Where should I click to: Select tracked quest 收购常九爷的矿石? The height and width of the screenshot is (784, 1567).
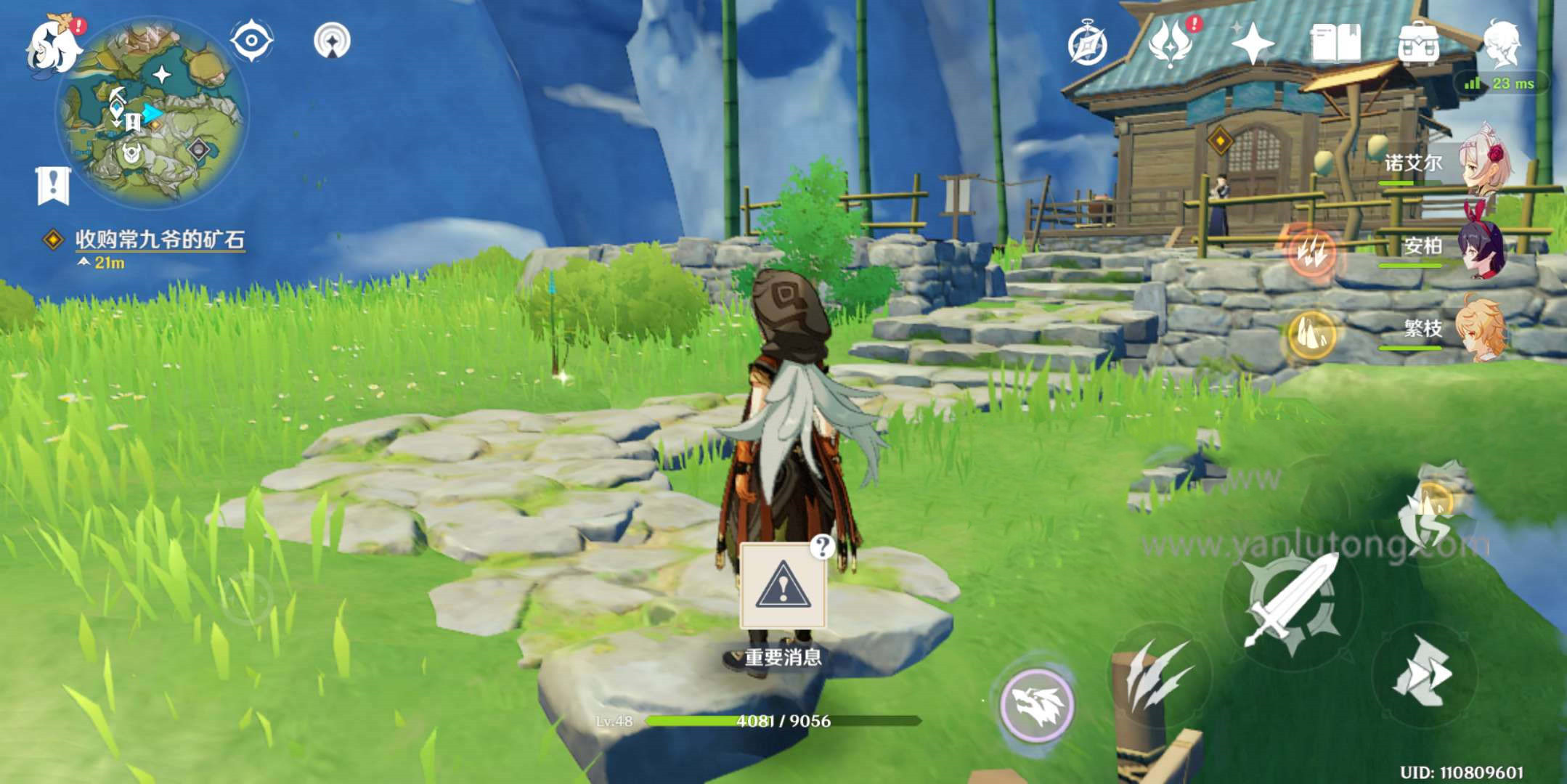(x=160, y=240)
